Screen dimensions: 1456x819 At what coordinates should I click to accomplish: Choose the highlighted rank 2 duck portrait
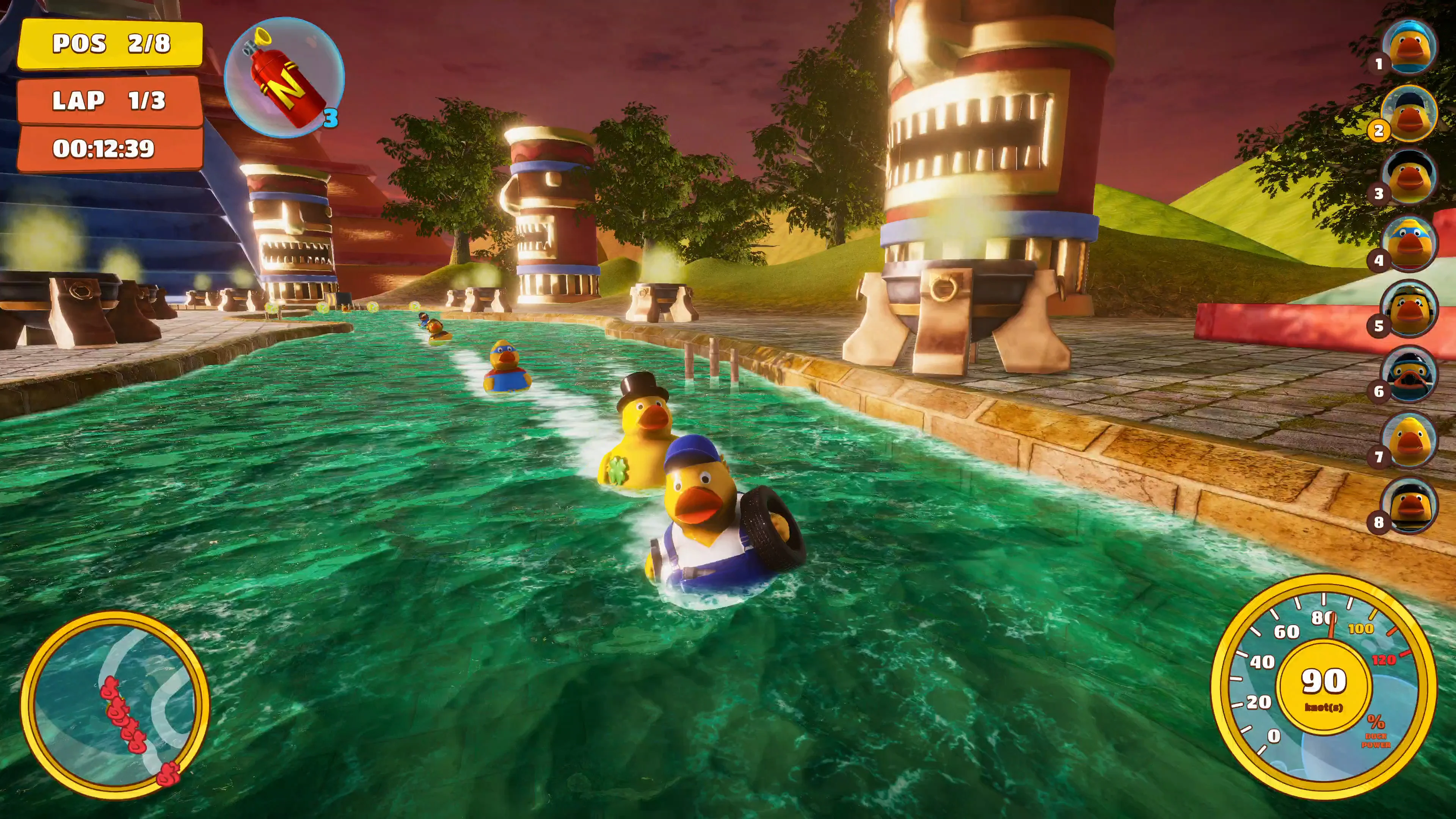coord(1409,113)
